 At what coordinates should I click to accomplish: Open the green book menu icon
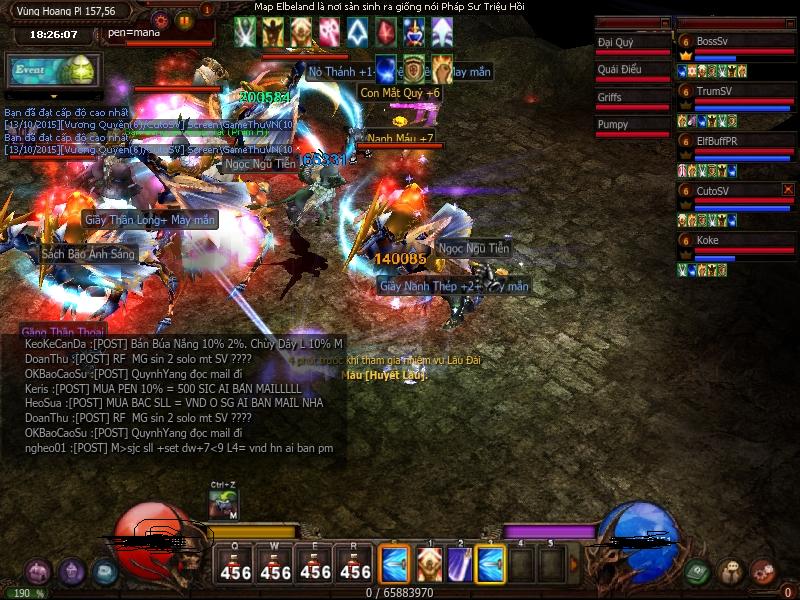[x=698, y=572]
